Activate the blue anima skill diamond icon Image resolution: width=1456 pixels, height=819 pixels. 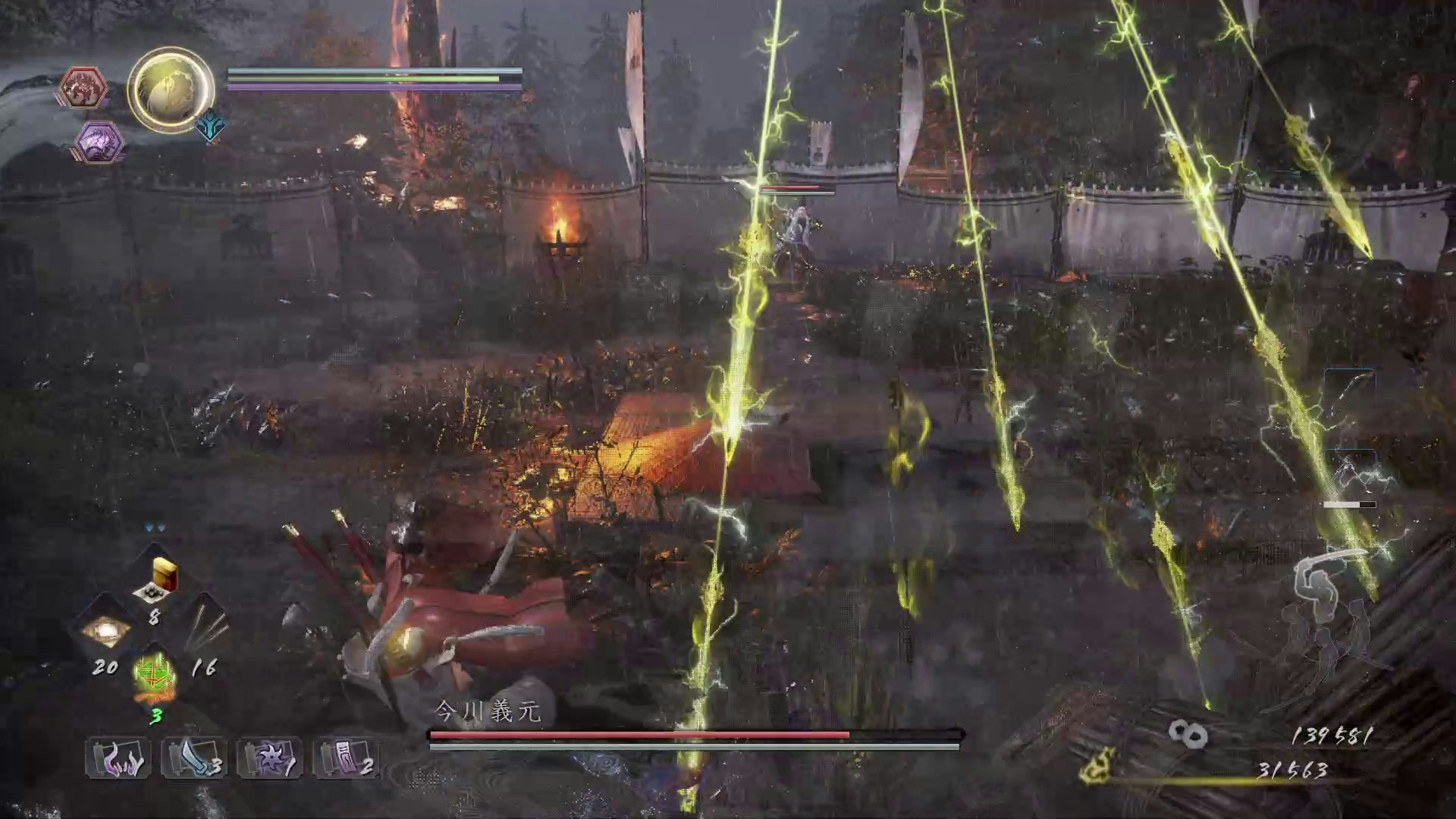(210, 127)
